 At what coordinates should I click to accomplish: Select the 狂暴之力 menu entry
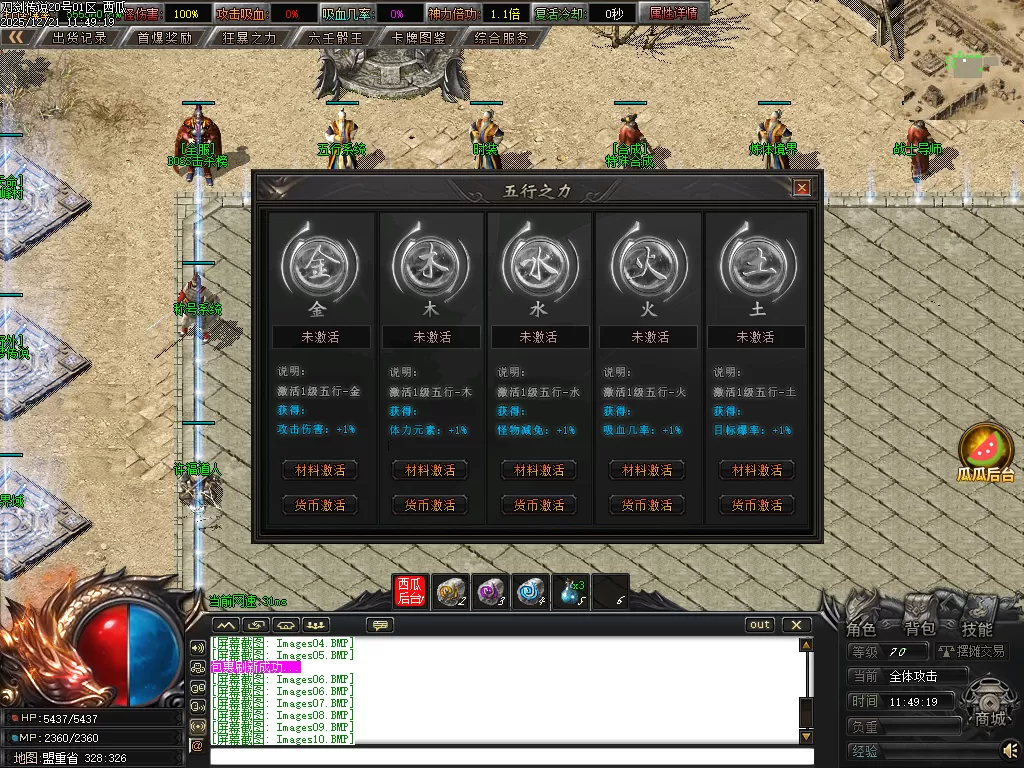(249, 38)
